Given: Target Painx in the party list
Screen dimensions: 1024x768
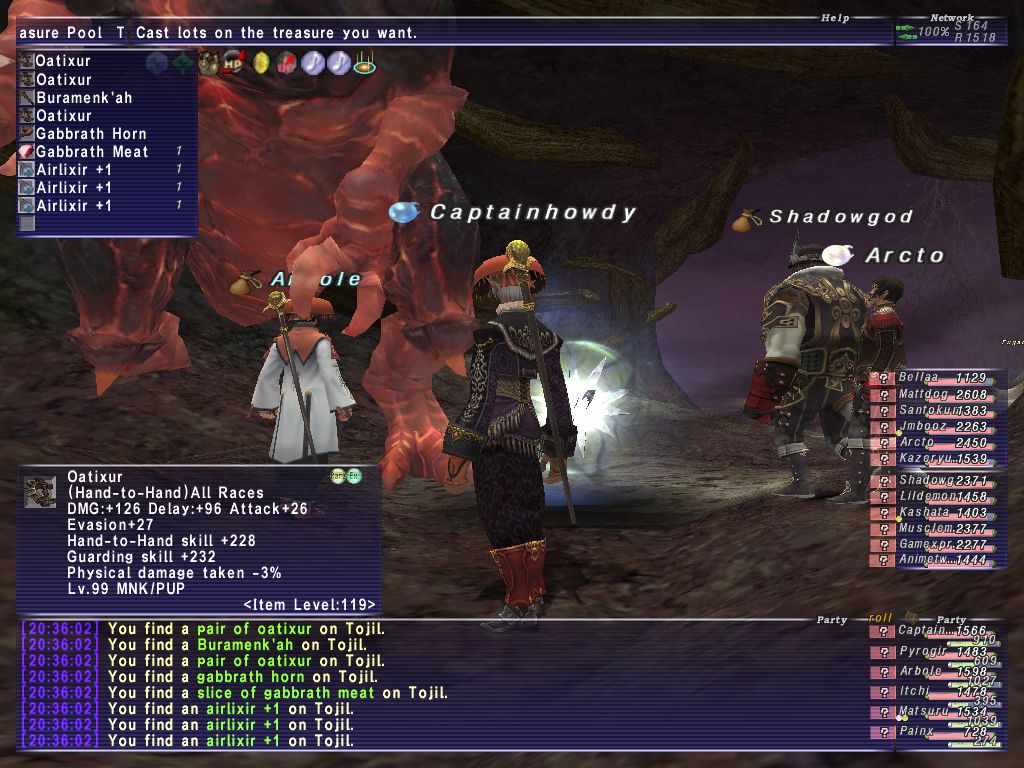Looking at the screenshot, I should 935,732.
